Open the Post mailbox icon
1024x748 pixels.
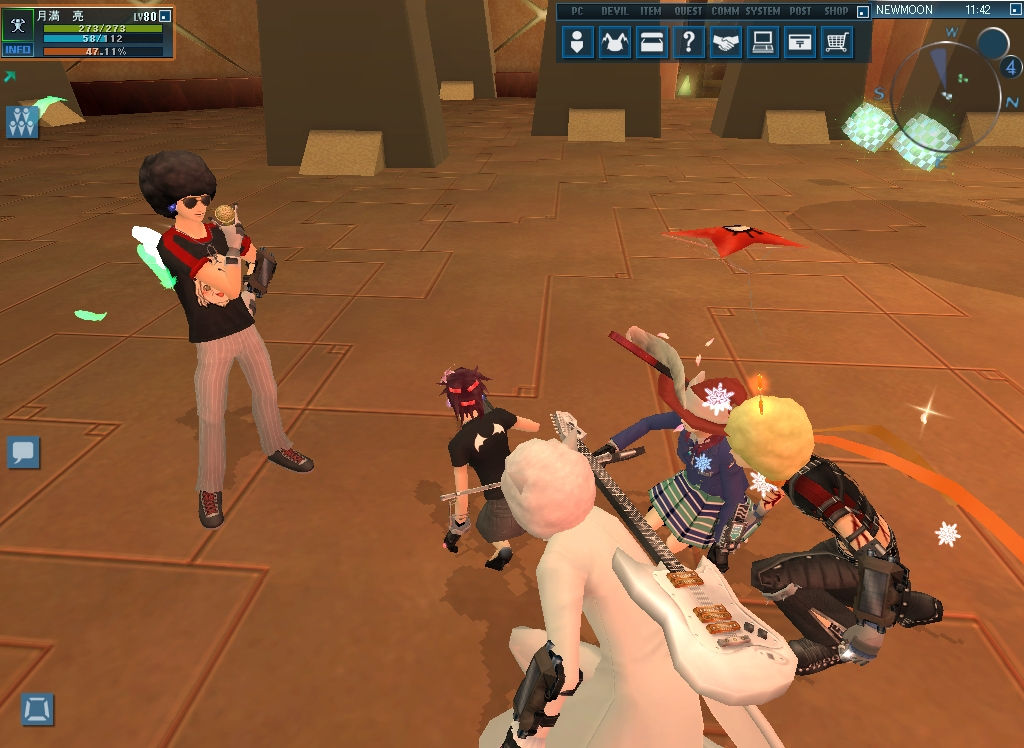pos(799,43)
